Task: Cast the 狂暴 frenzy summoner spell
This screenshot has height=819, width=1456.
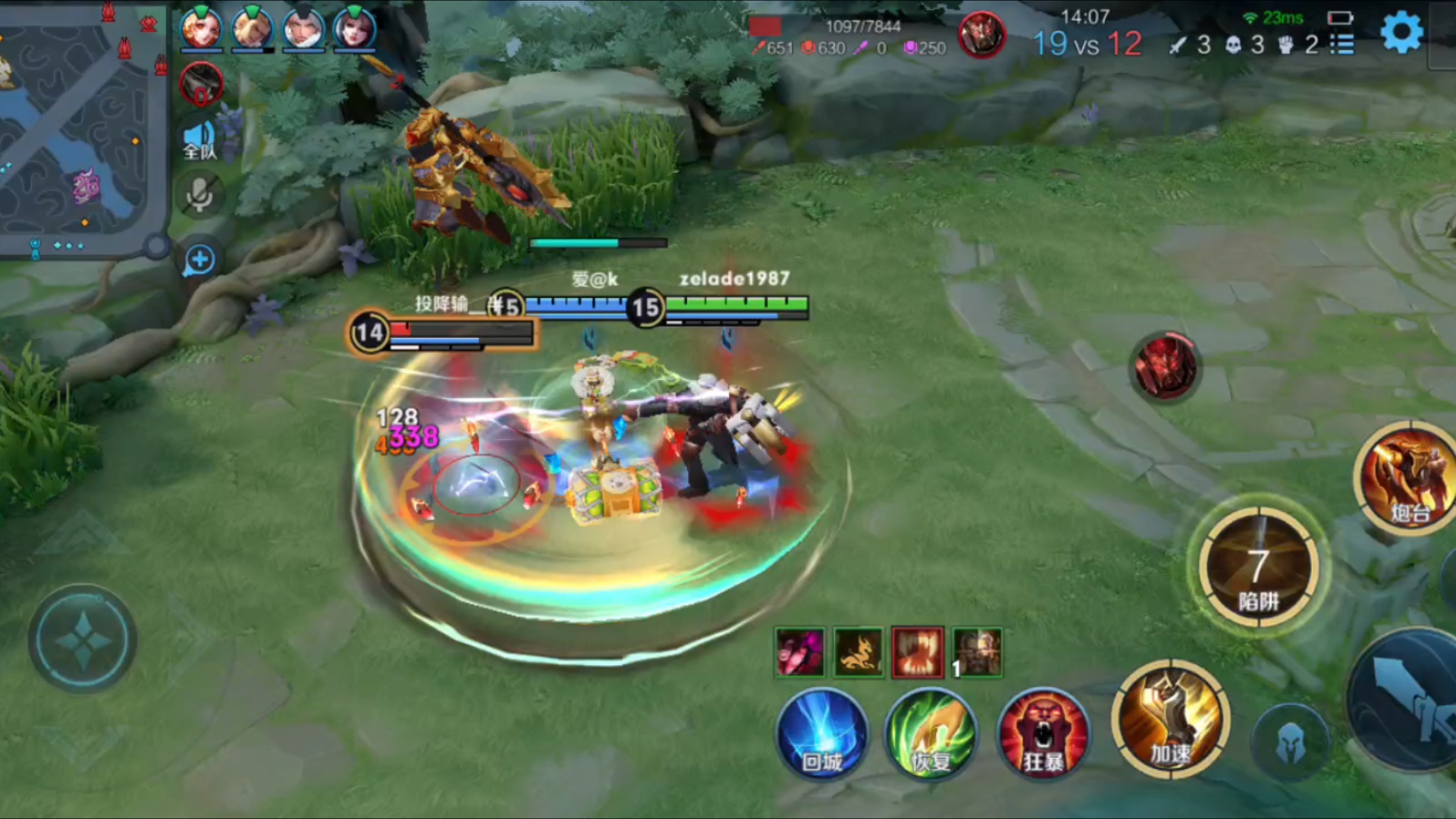Action: (1043, 733)
